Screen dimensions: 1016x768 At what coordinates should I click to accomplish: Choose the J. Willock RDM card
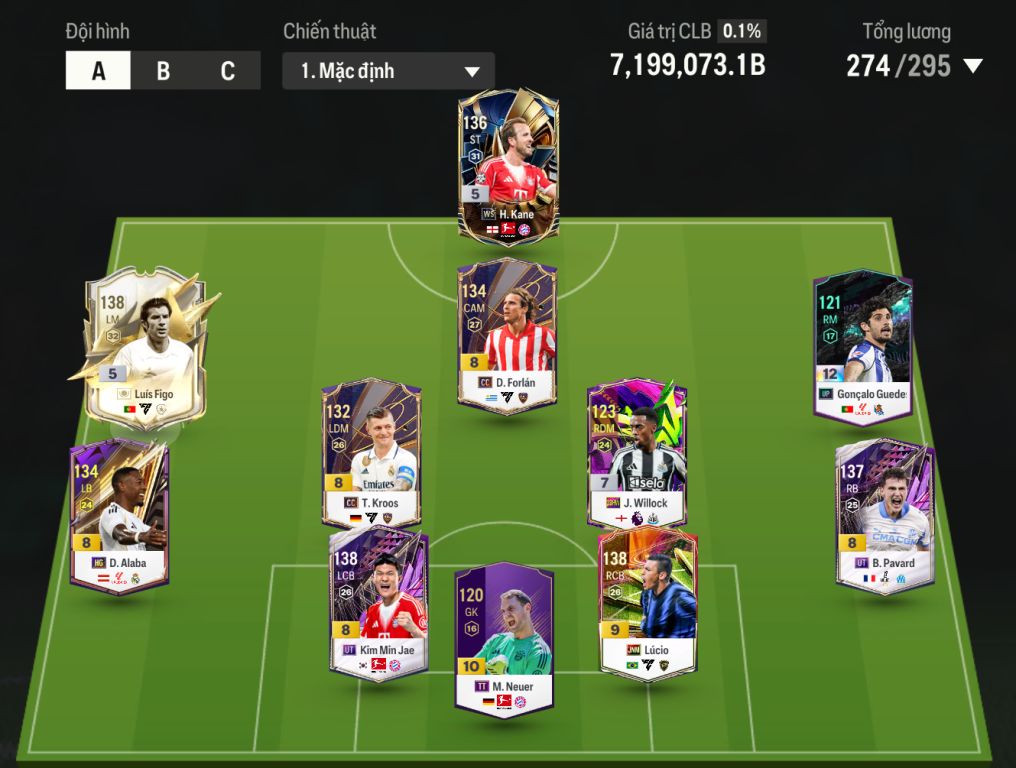click(637, 452)
